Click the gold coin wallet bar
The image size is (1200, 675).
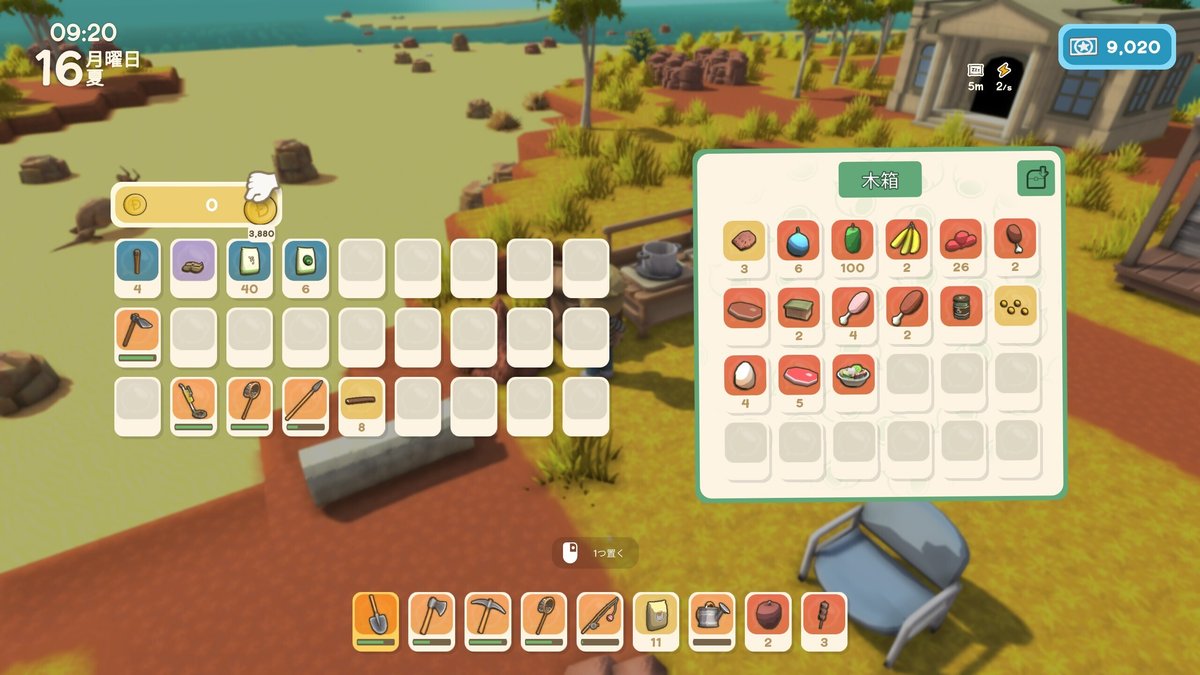tap(196, 205)
